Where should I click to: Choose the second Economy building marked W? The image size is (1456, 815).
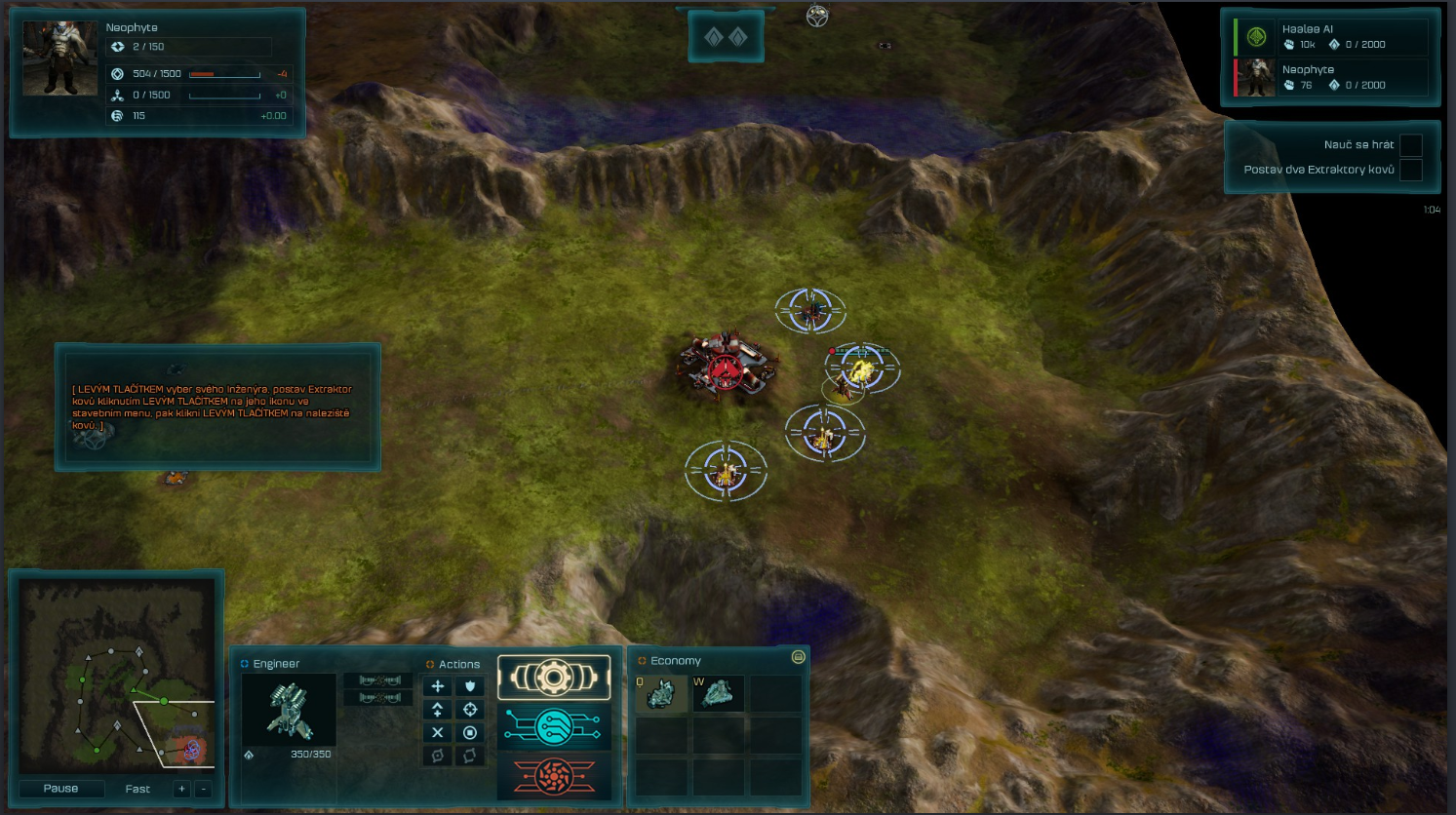718,694
